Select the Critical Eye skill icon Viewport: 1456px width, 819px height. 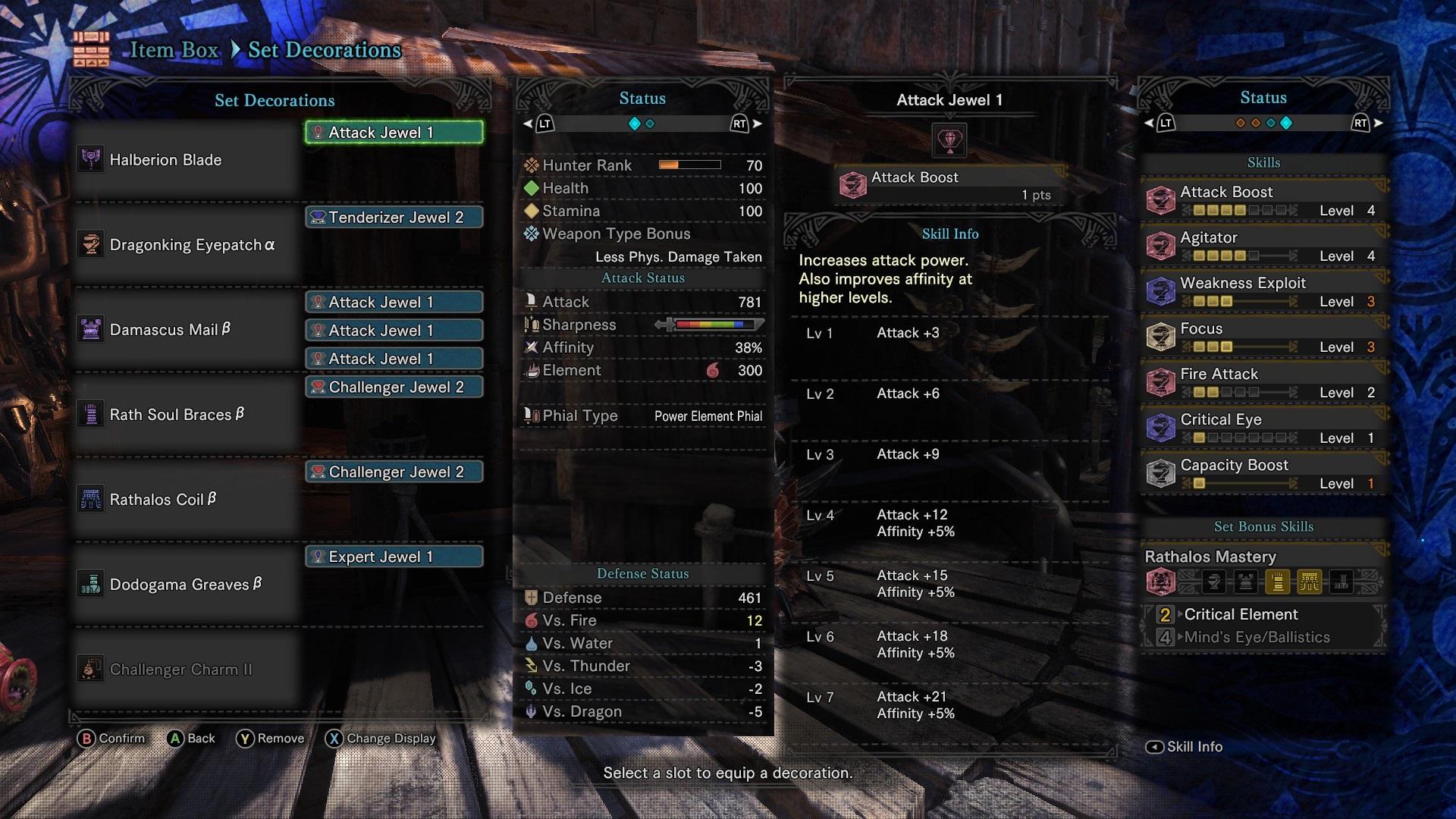click(1161, 428)
